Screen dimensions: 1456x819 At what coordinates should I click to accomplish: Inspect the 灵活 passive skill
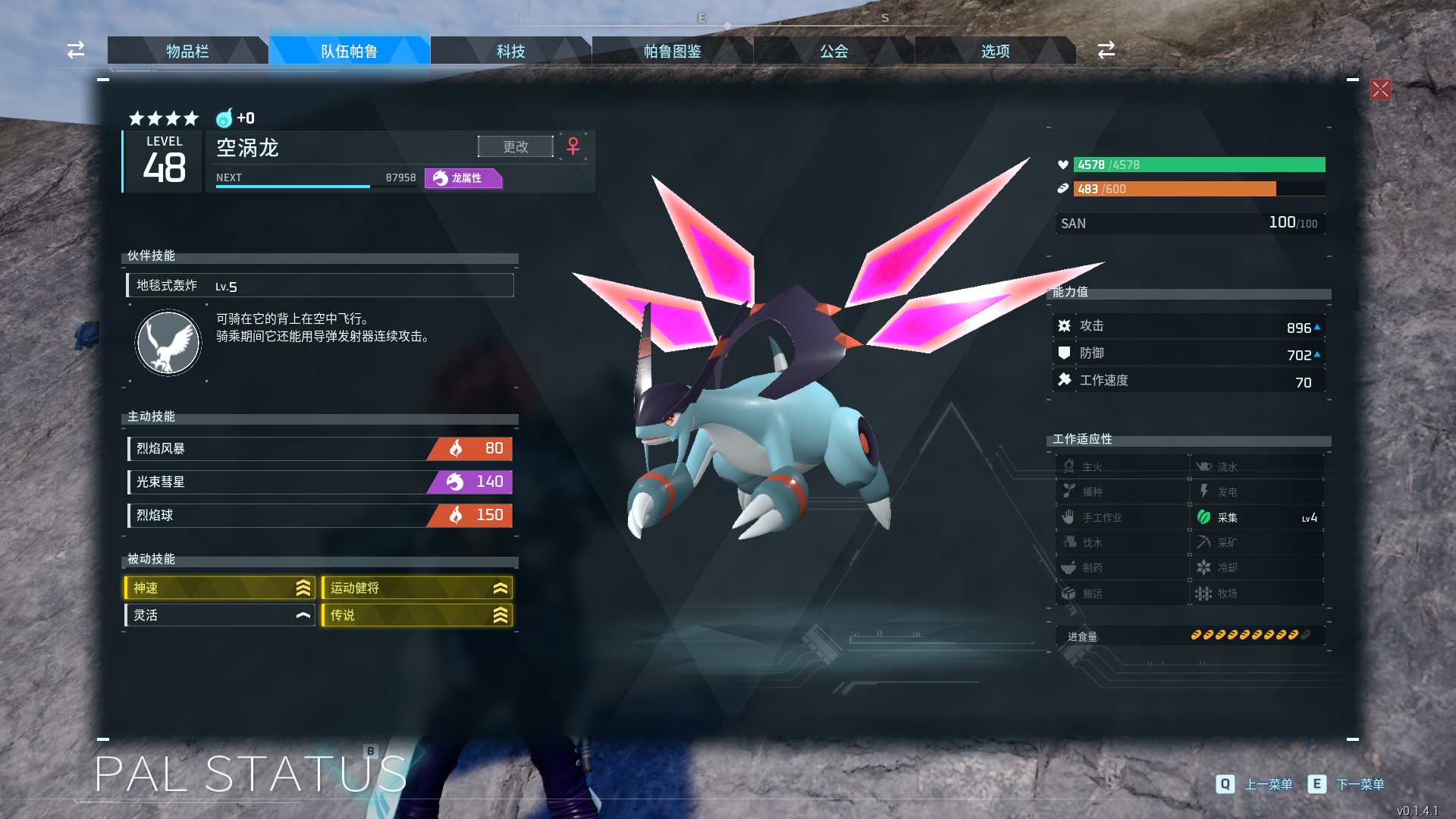coord(220,615)
